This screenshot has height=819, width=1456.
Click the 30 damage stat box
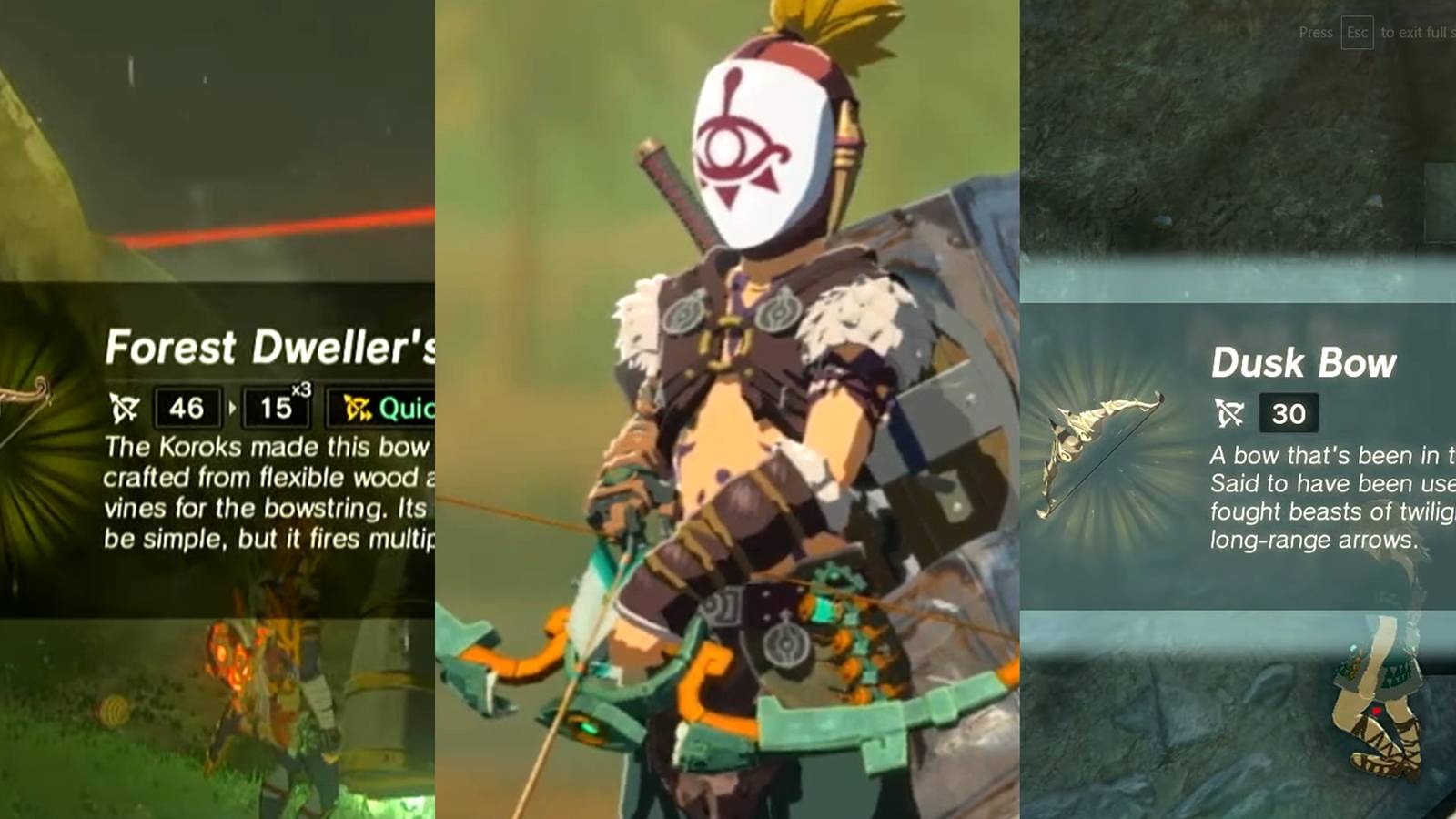(x=1290, y=414)
